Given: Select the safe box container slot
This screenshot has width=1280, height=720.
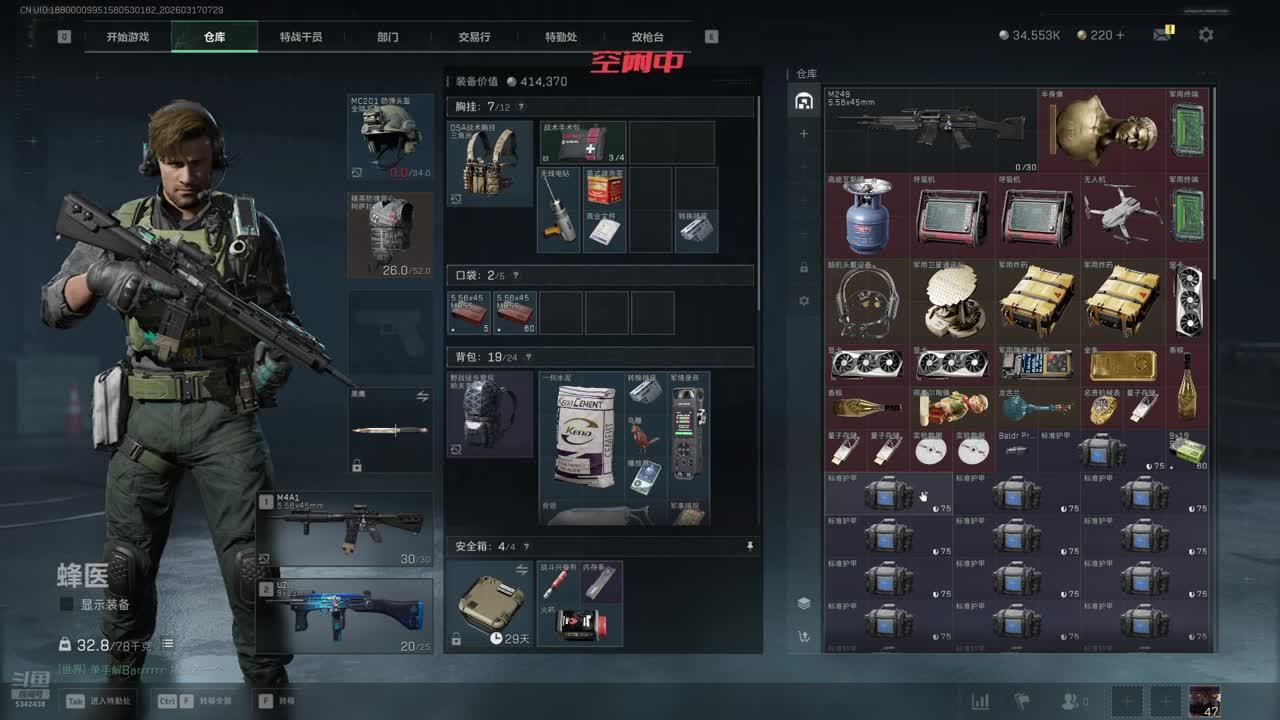Looking at the screenshot, I should (x=490, y=605).
